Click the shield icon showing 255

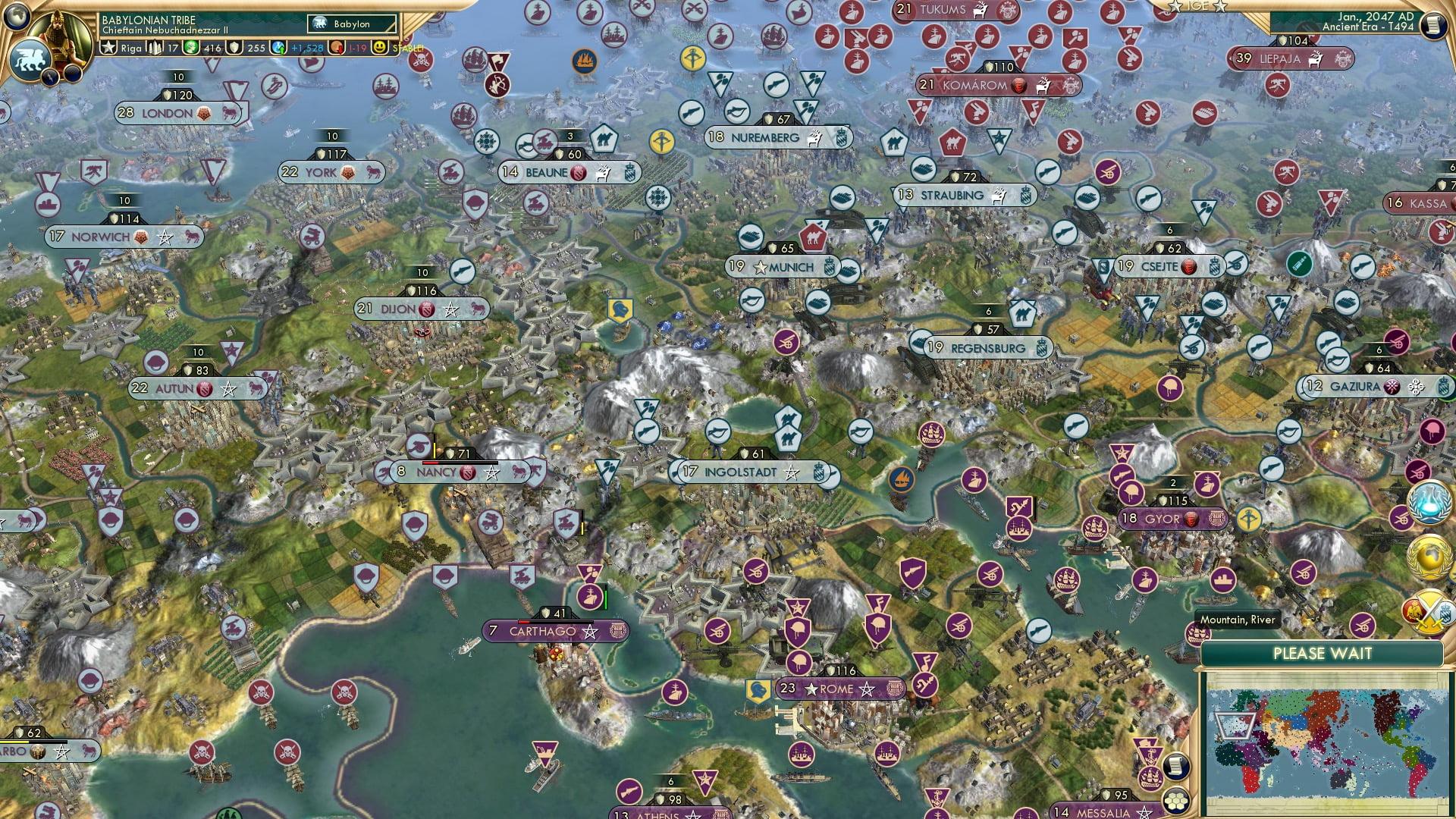point(234,49)
